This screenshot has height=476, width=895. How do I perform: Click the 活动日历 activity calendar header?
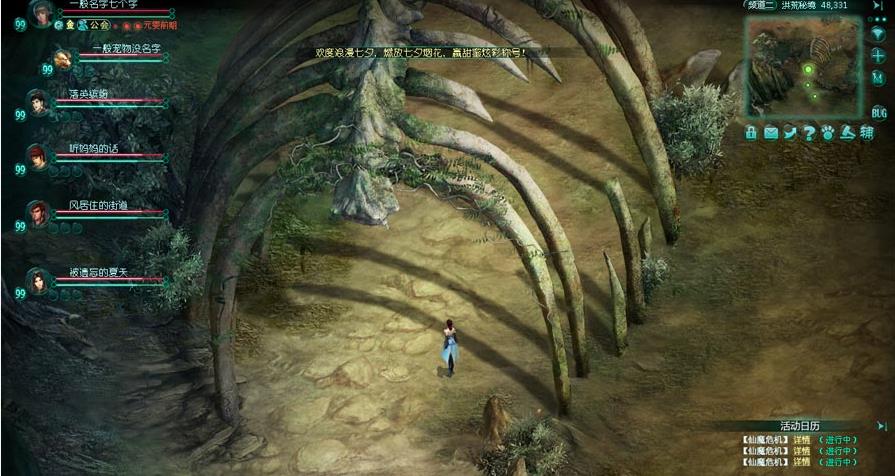(799, 425)
